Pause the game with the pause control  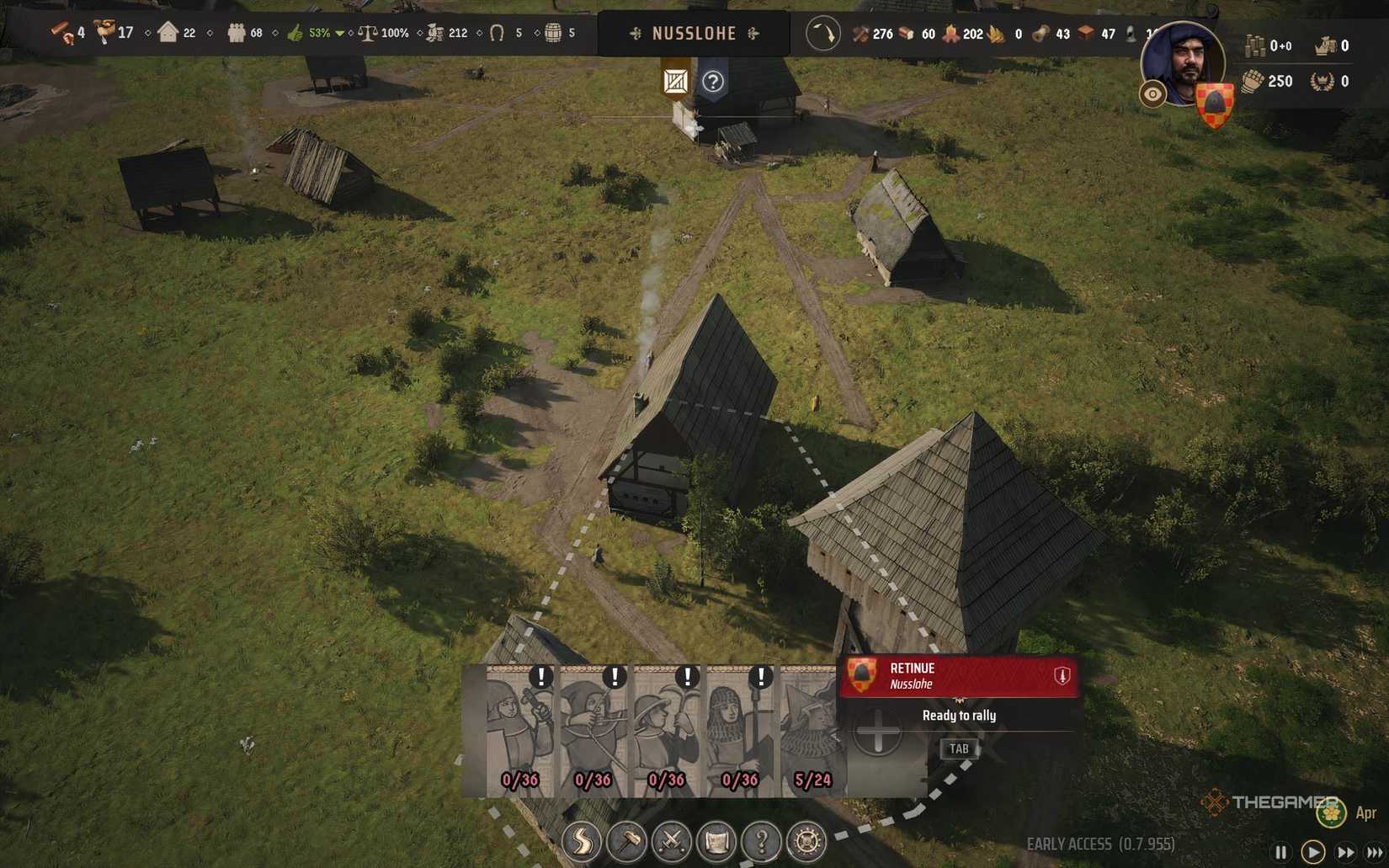pyautogui.click(x=1281, y=850)
